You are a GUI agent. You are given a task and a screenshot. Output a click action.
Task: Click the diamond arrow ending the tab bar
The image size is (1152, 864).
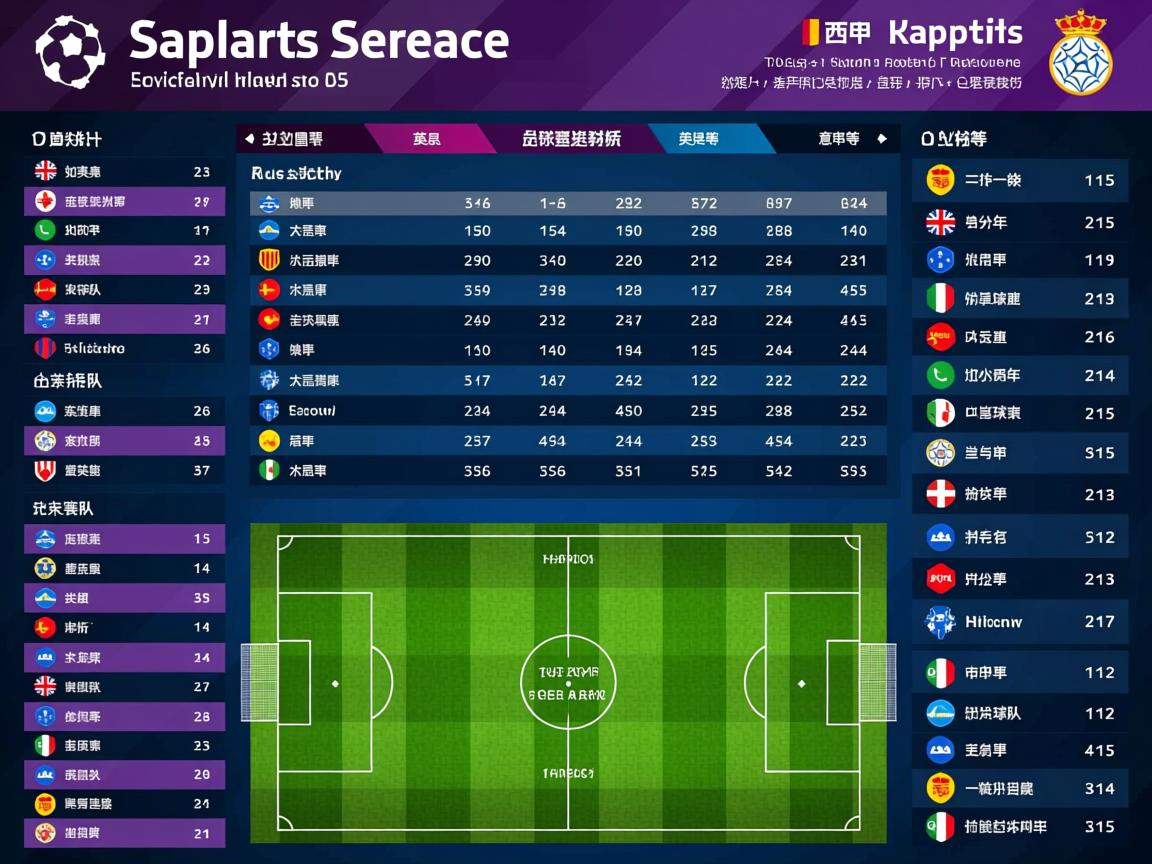pyautogui.click(x=881, y=139)
